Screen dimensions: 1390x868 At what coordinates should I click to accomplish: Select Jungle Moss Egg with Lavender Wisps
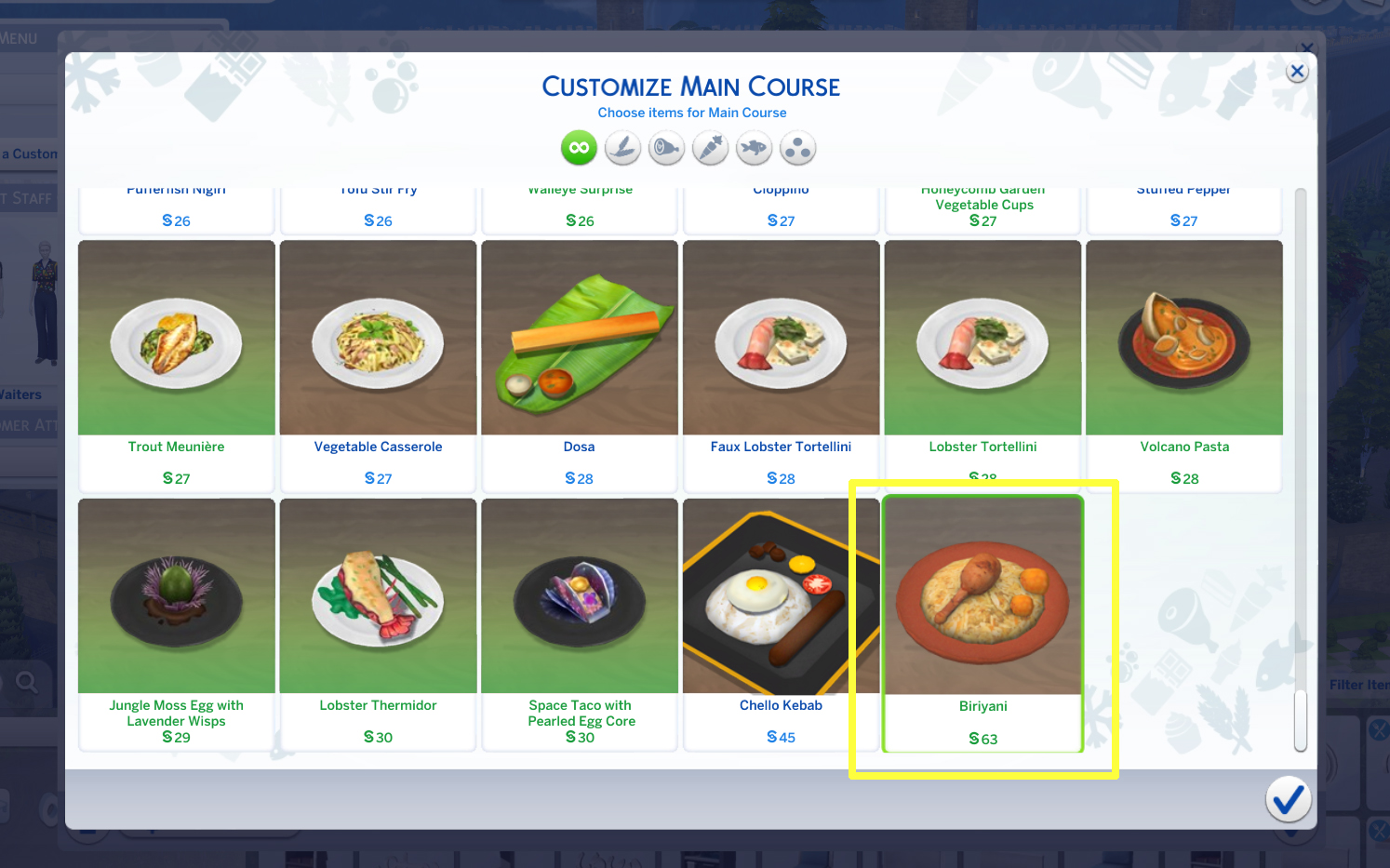pos(176,595)
